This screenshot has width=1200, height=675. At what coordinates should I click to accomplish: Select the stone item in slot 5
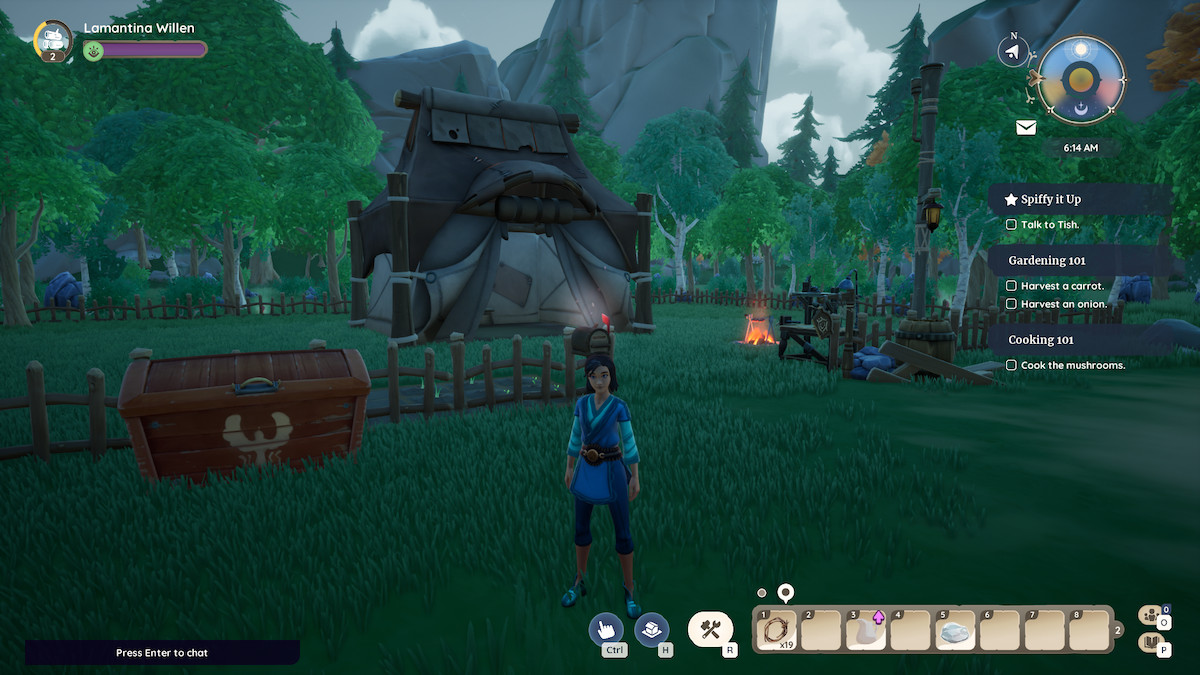(x=956, y=631)
